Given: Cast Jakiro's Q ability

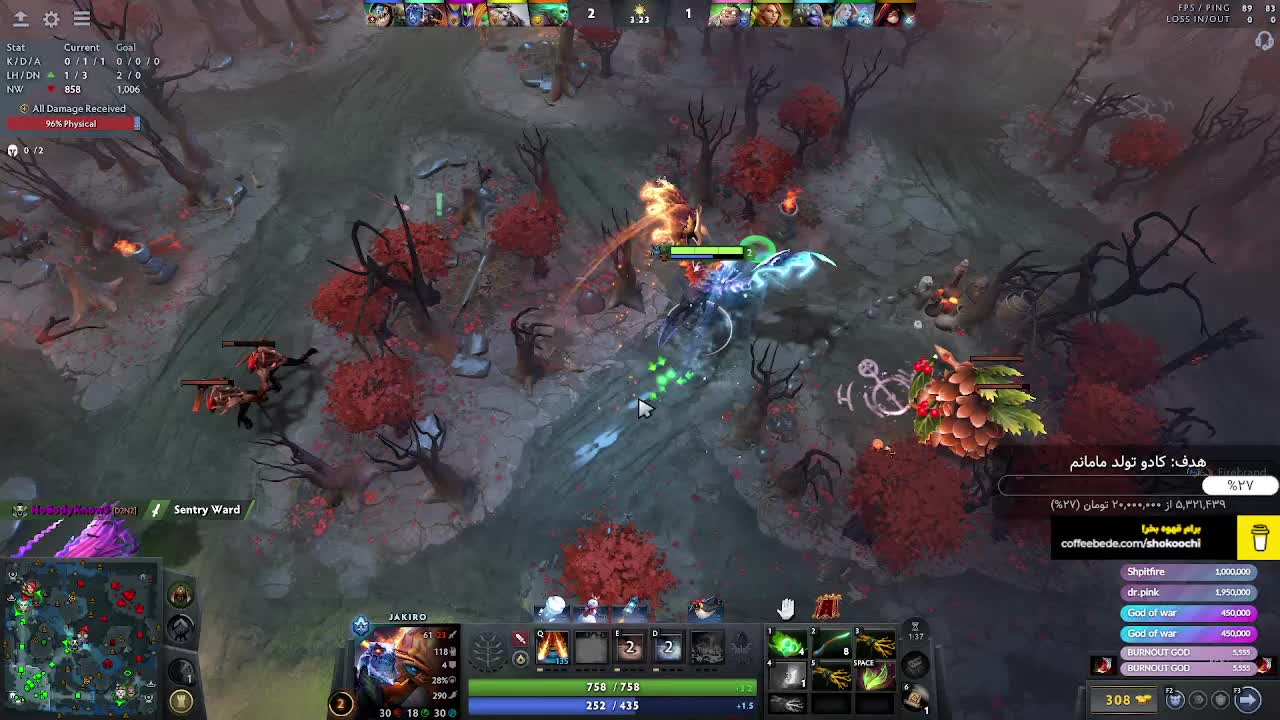Looking at the screenshot, I should 552,648.
